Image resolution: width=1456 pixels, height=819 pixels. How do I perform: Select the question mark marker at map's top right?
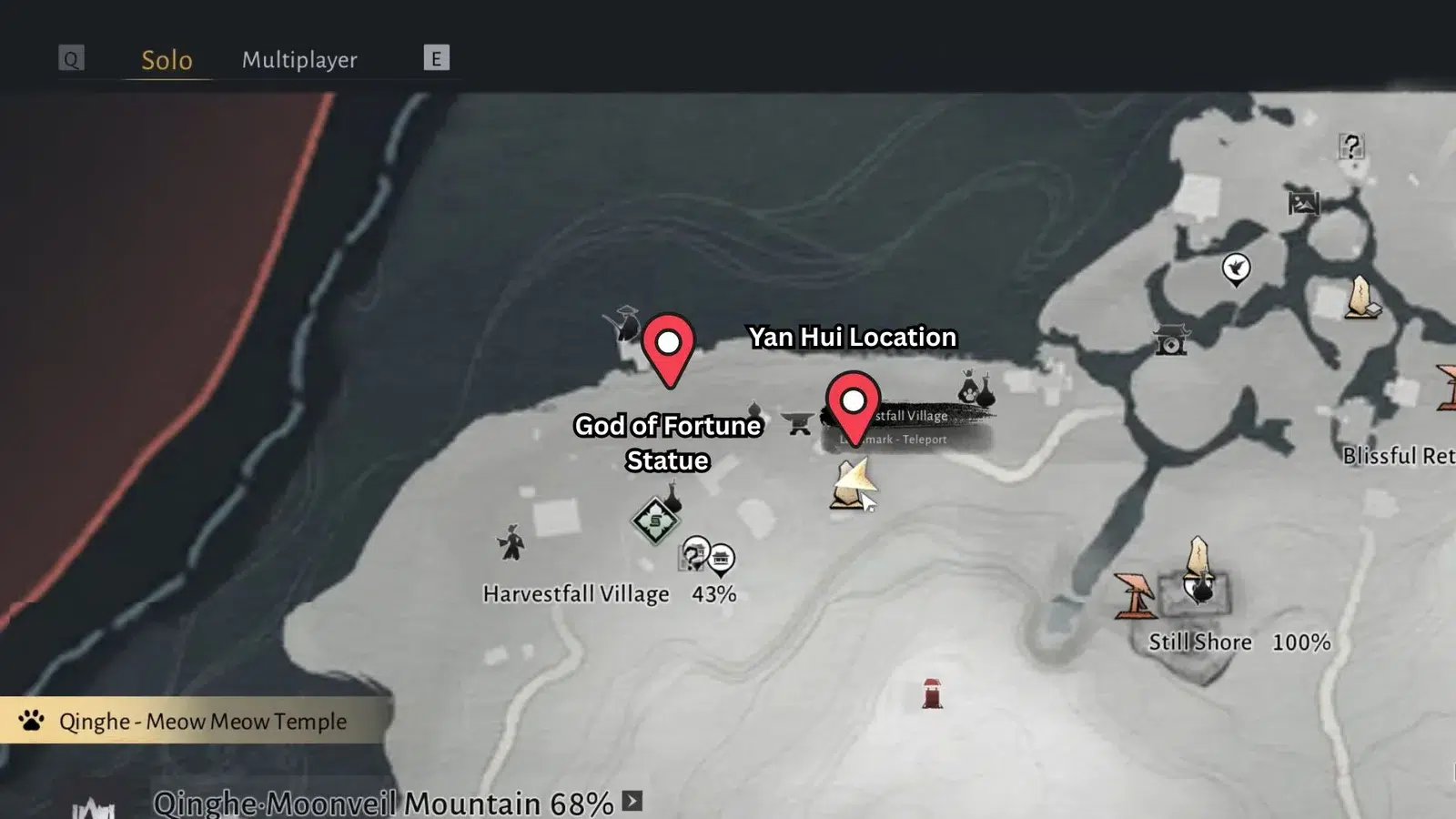coord(1351,146)
